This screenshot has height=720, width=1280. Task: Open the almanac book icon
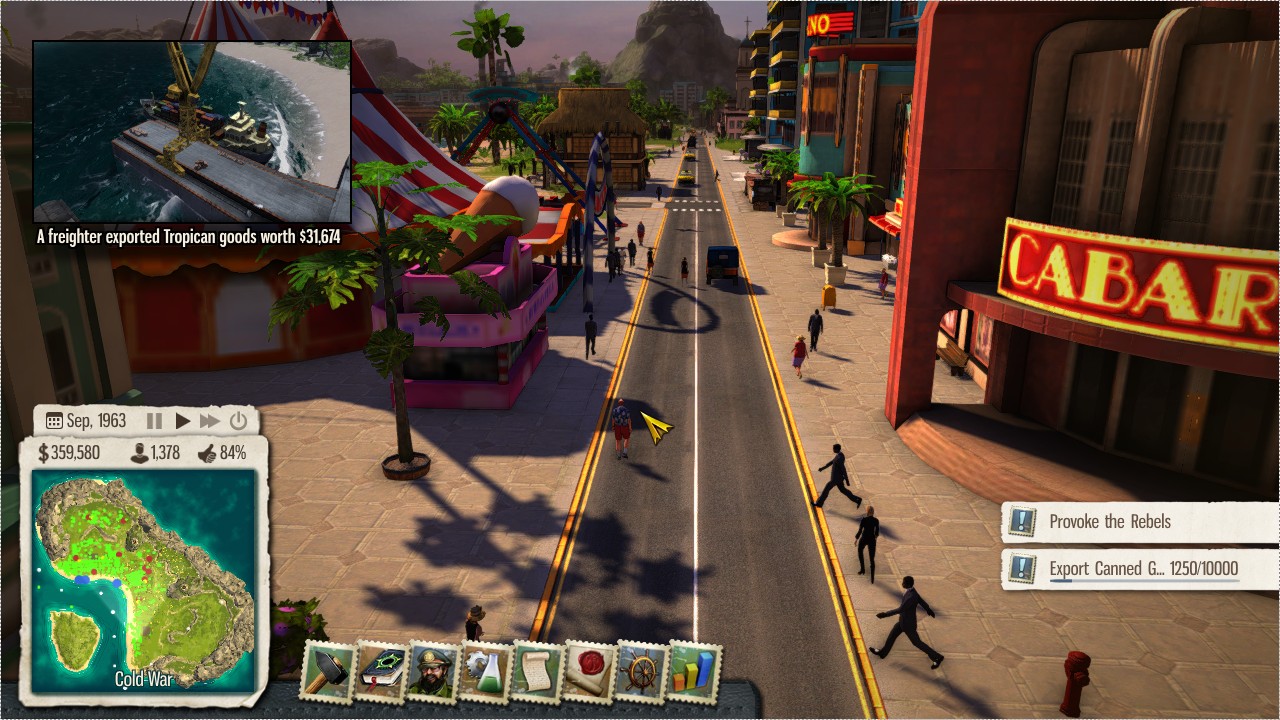pyautogui.click(x=381, y=671)
